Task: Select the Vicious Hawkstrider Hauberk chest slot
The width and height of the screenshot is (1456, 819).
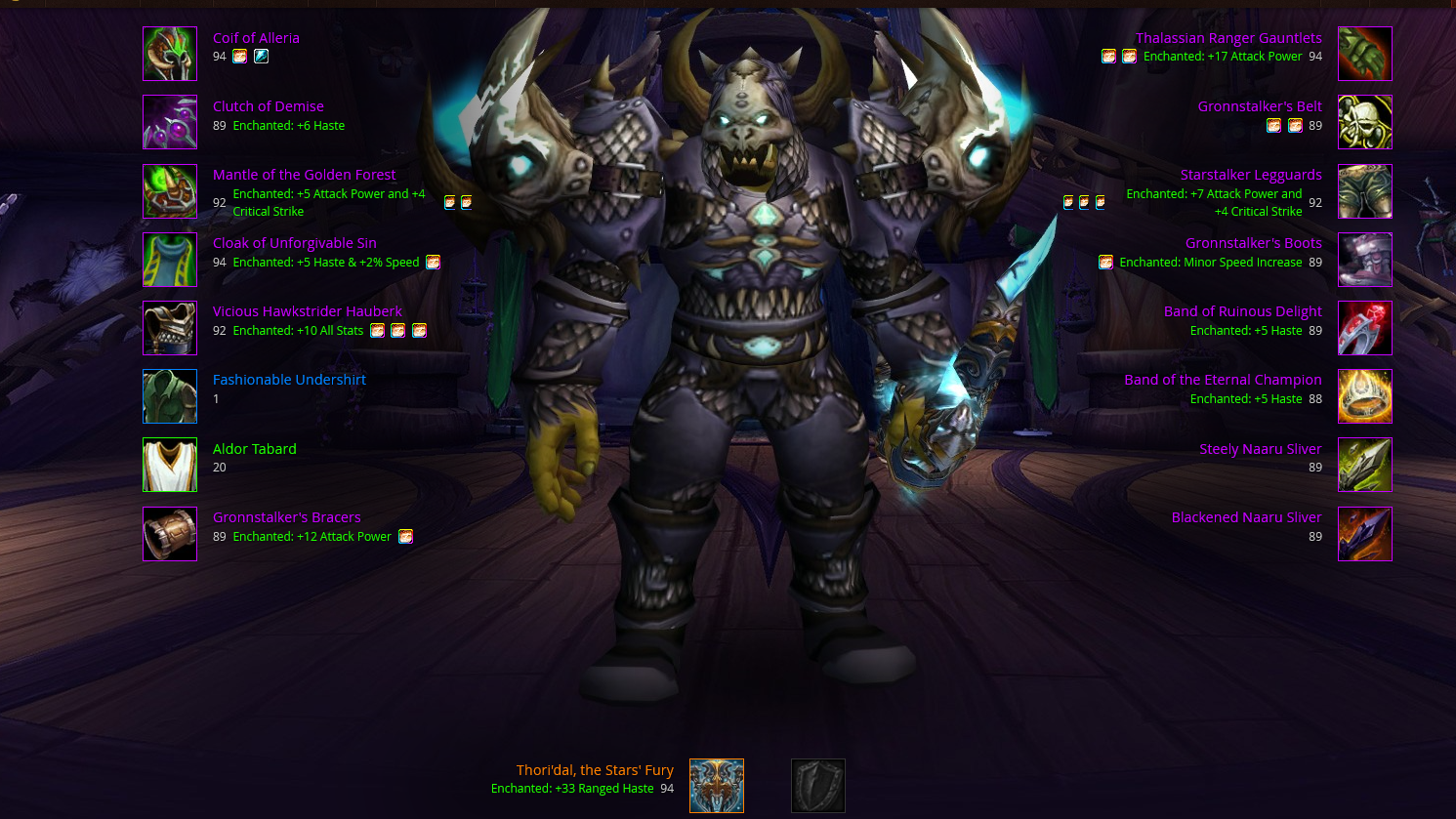Action: click(170, 328)
